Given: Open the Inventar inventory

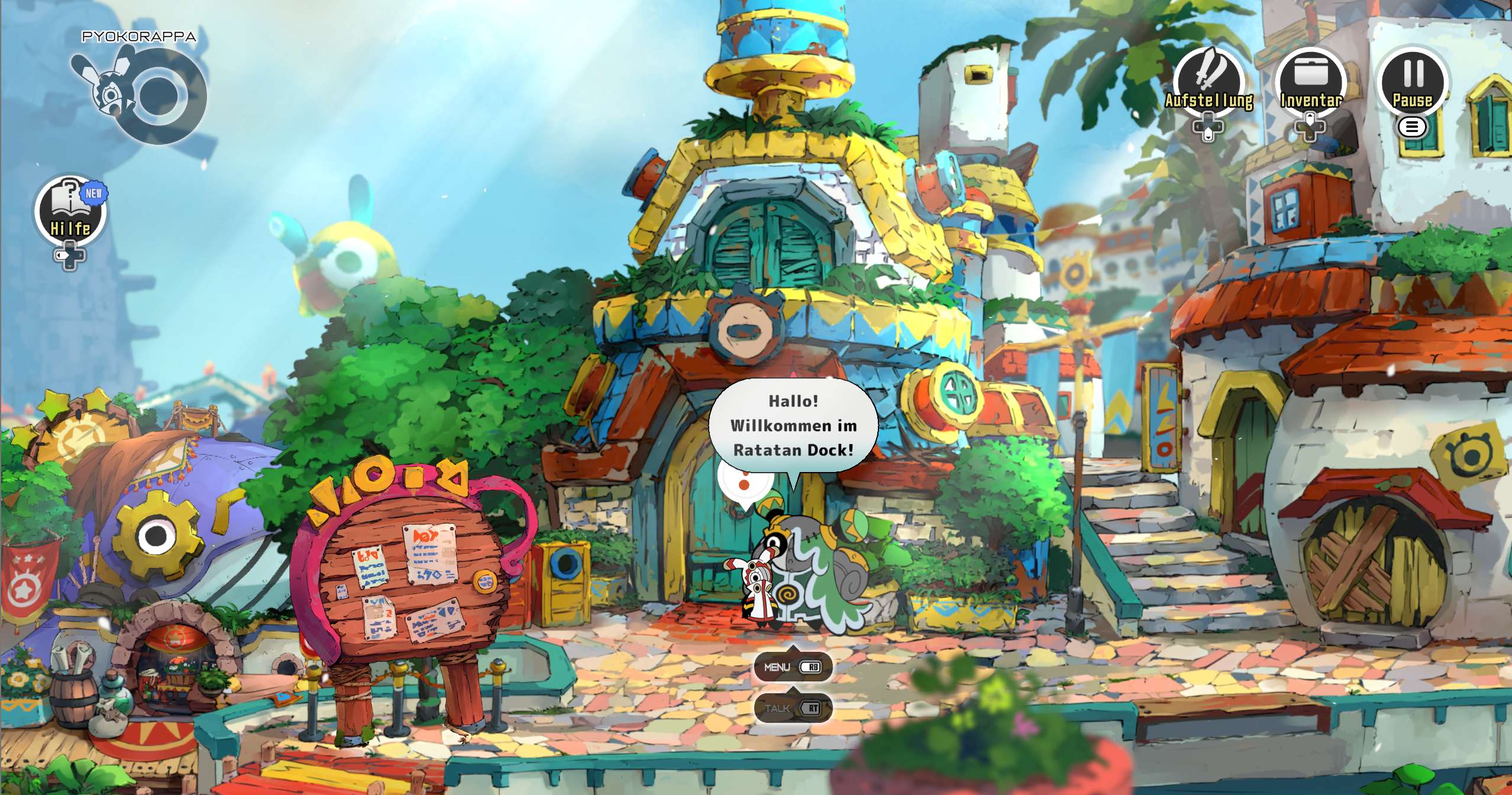Looking at the screenshot, I should coord(1310,83).
